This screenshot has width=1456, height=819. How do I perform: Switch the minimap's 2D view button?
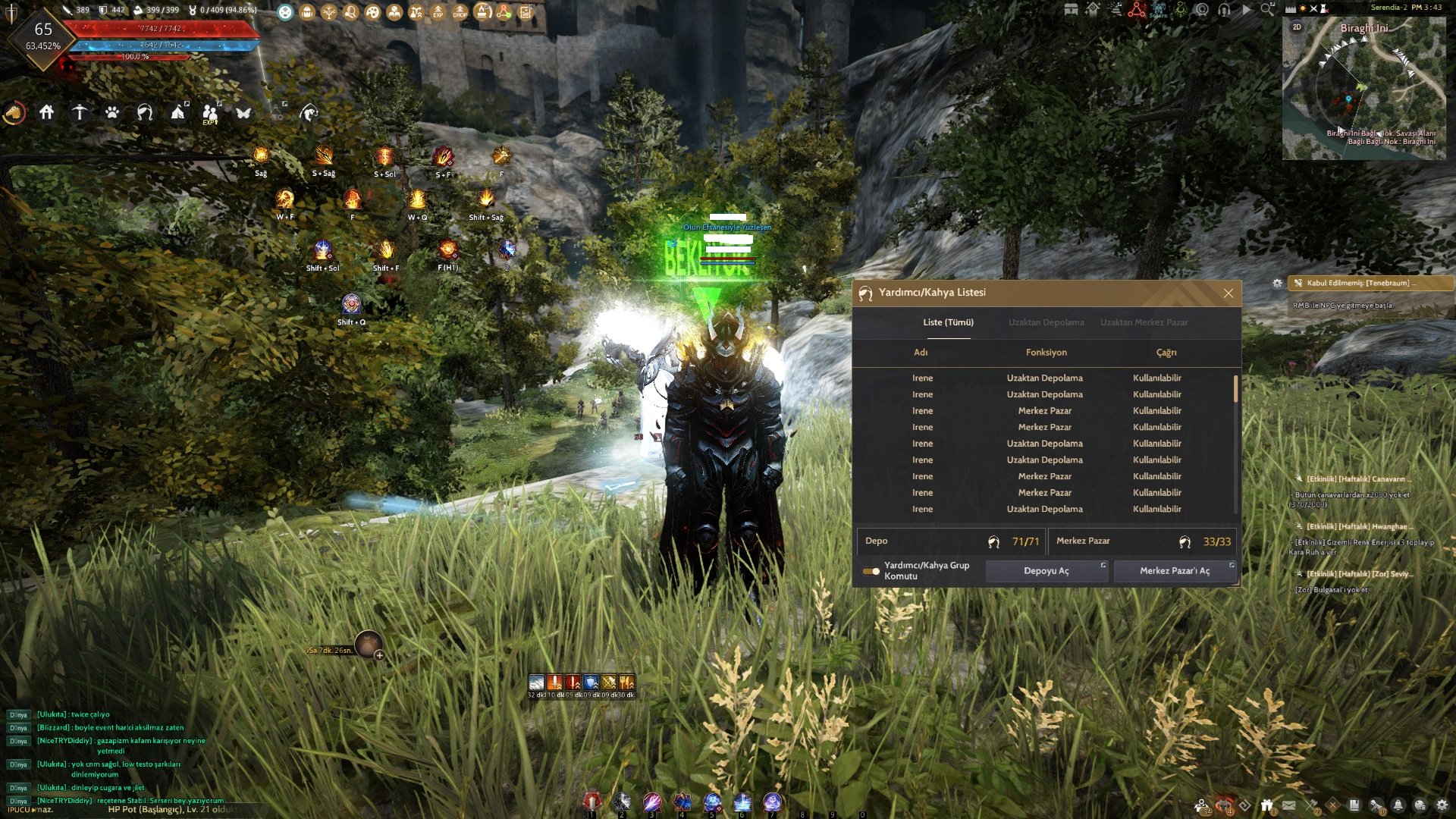tap(1297, 27)
